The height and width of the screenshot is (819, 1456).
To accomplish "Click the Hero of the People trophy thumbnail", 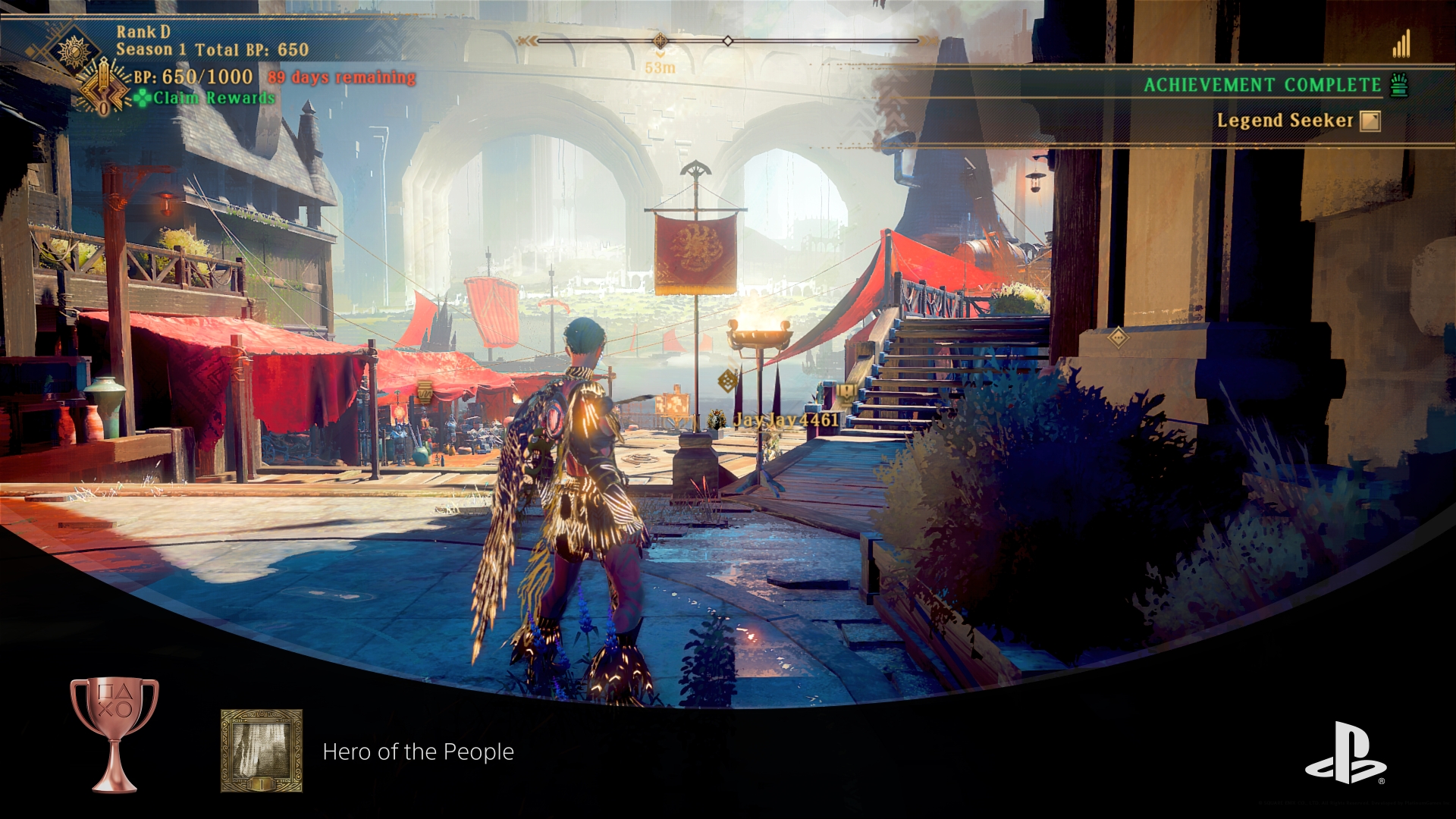I will click(x=262, y=751).
